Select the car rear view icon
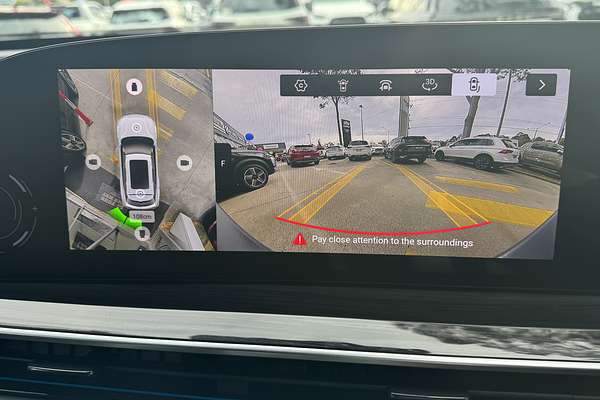600x400 pixels. 343,85
